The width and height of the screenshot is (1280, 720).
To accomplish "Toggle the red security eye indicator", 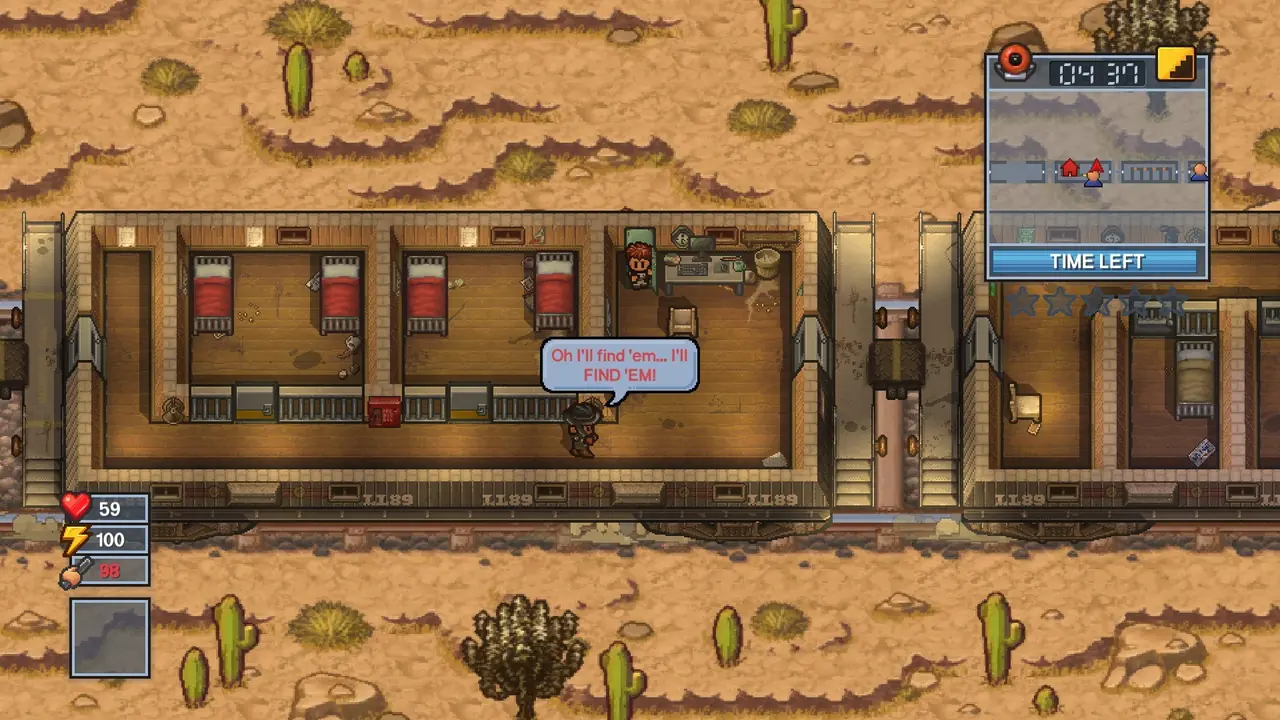I will click(1016, 62).
